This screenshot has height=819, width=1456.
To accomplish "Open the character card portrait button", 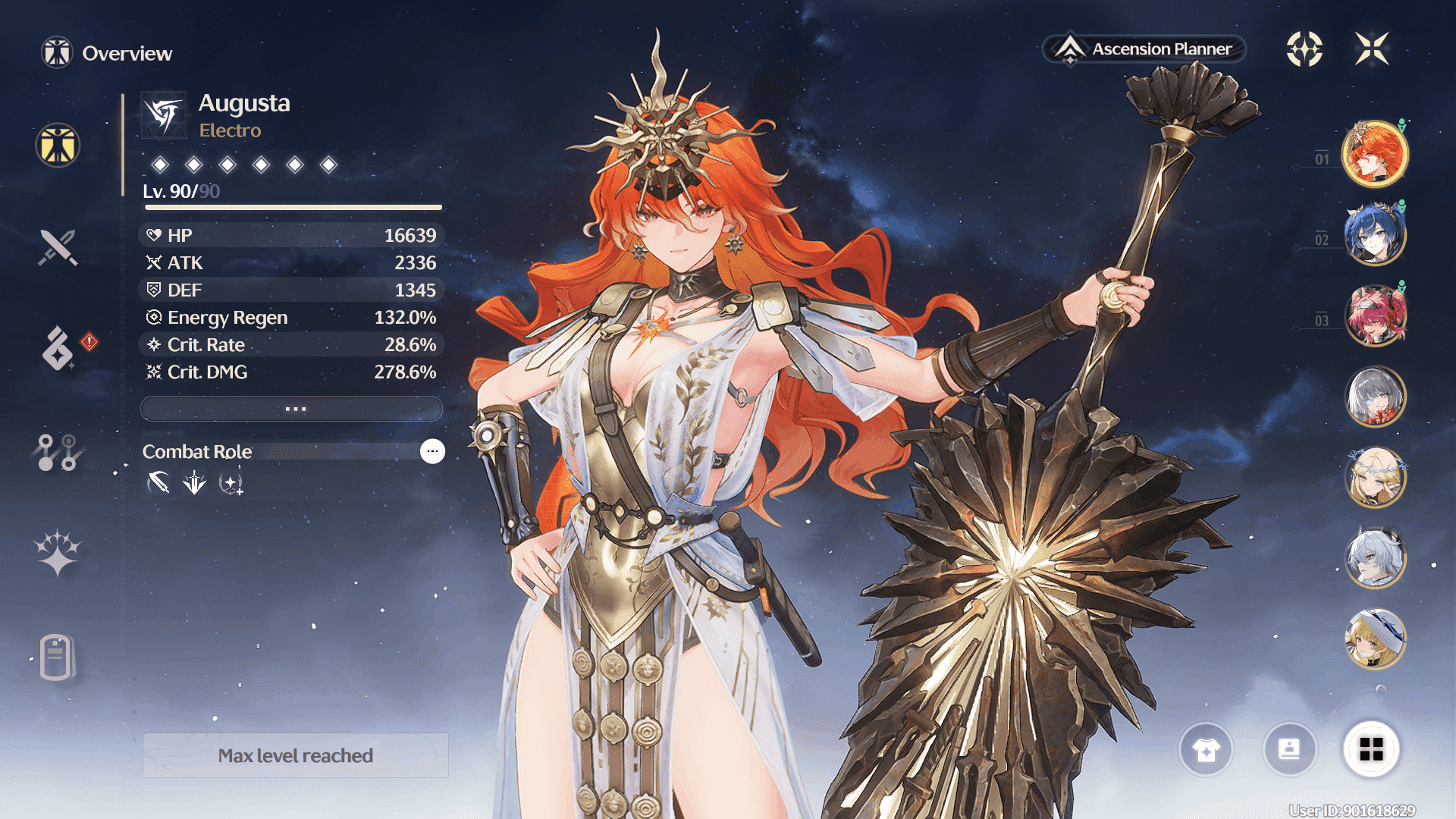I will pyautogui.click(x=1289, y=750).
